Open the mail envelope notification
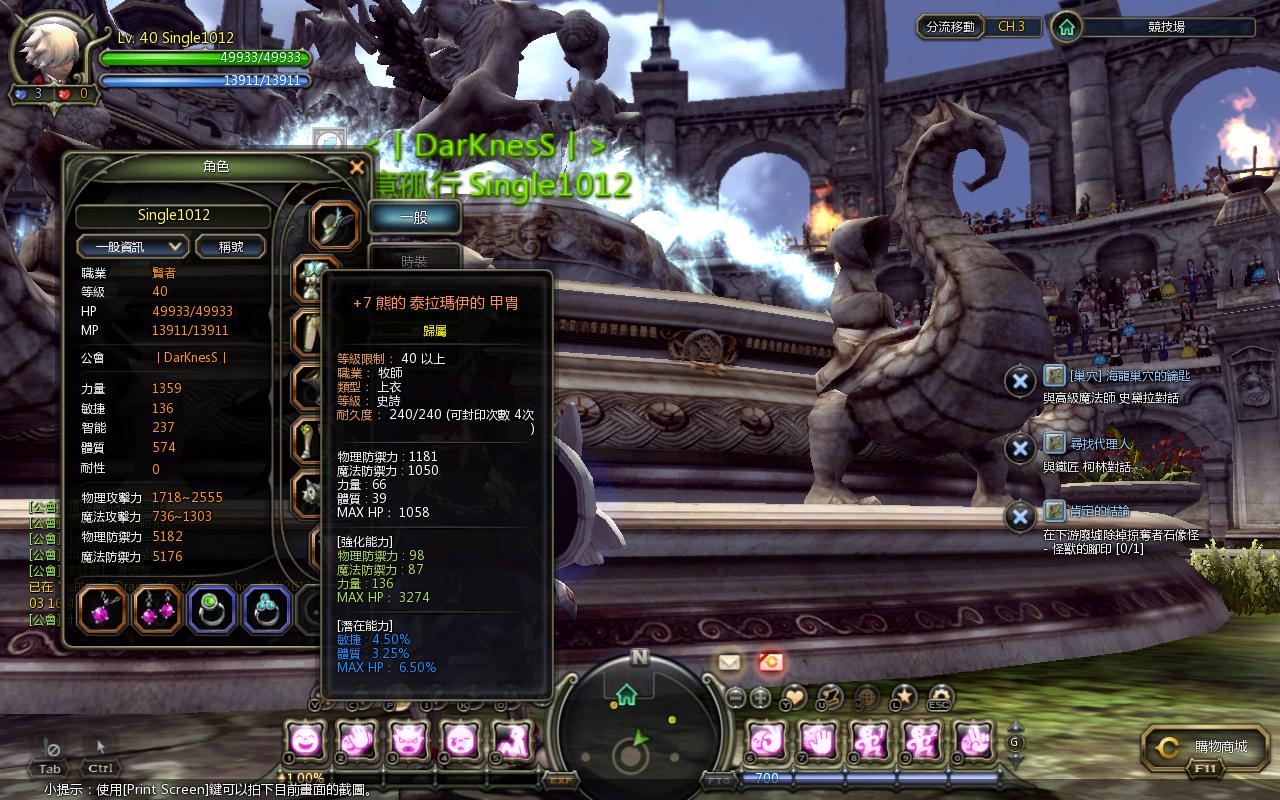The image size is (1280, 800). 729,661
